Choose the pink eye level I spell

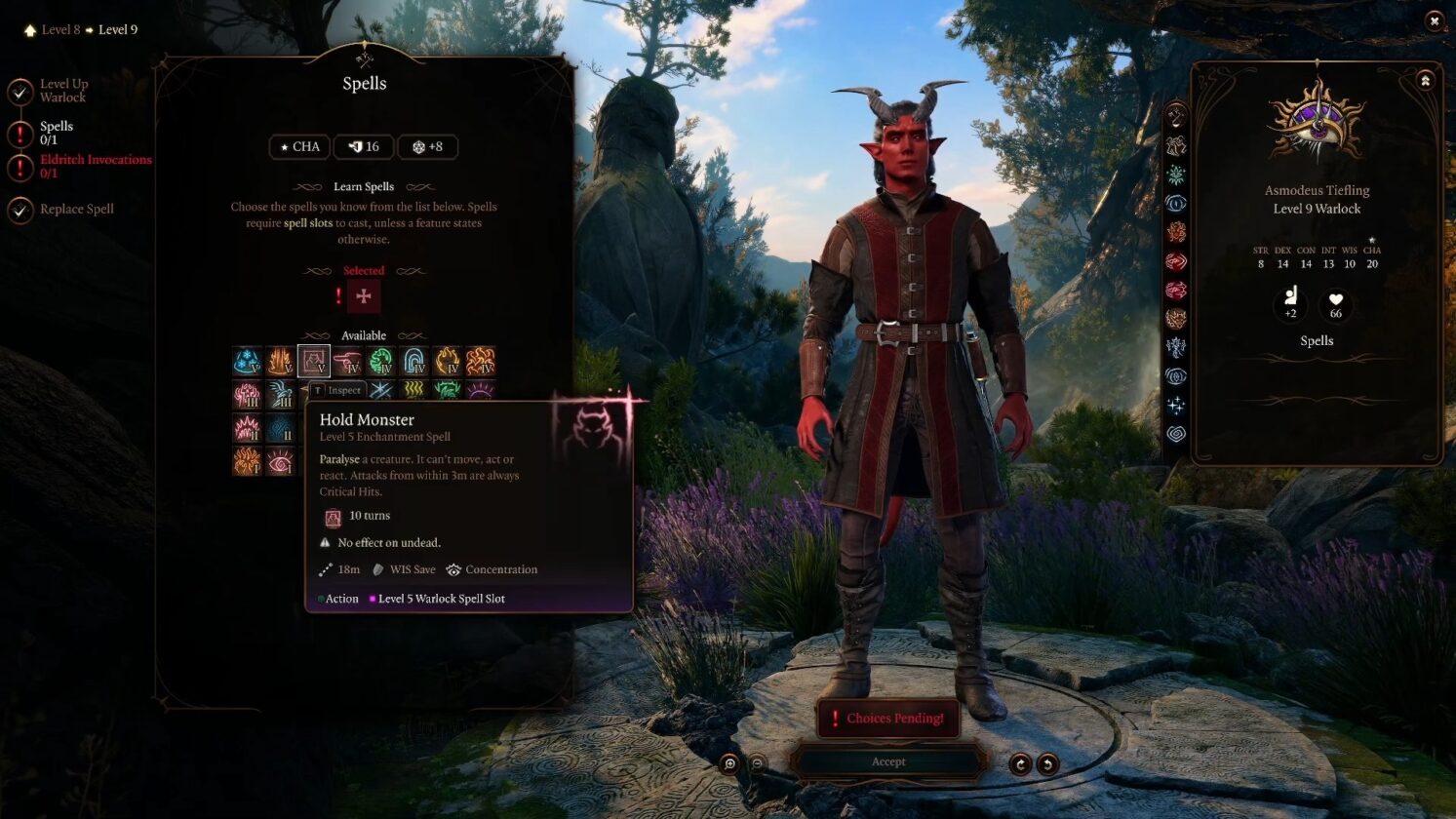coord(280,461)
